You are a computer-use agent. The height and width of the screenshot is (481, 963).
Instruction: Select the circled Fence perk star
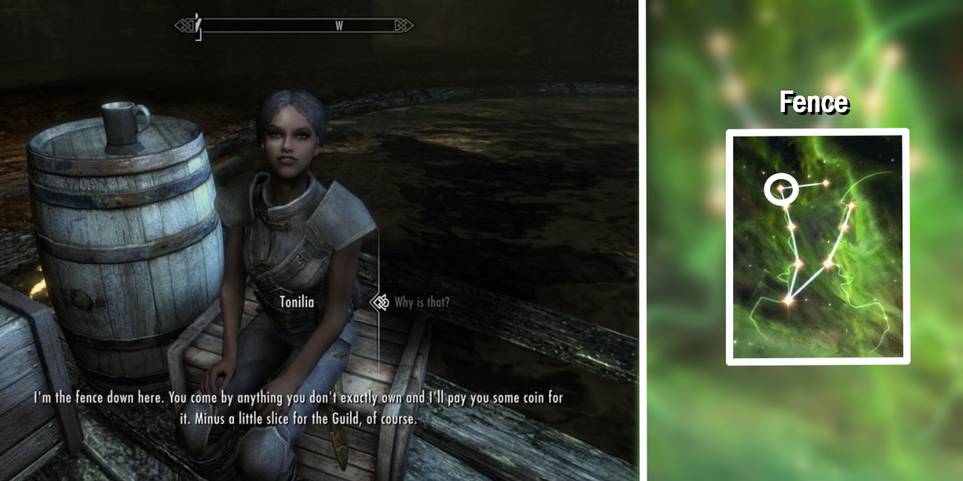click(x=777, y=188)
